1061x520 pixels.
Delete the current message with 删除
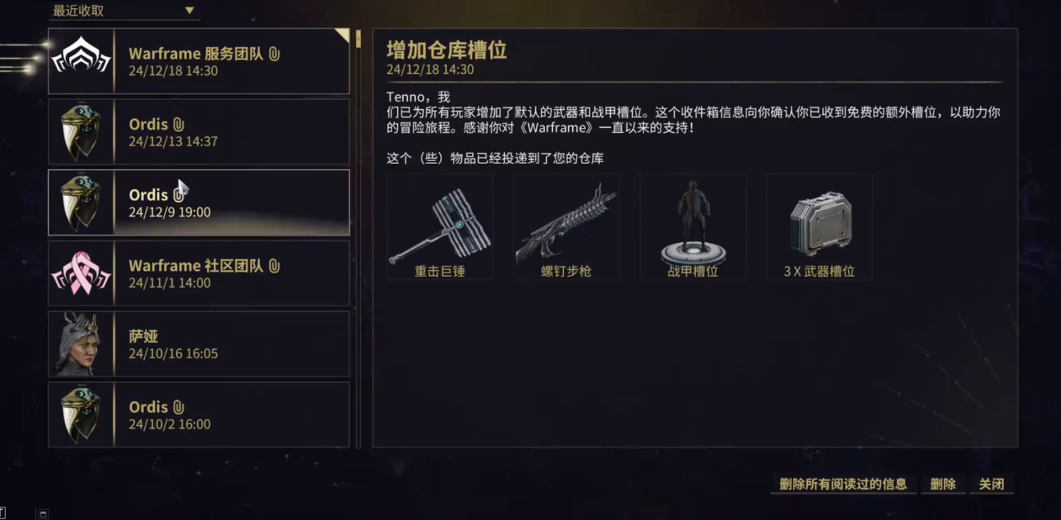943,484
